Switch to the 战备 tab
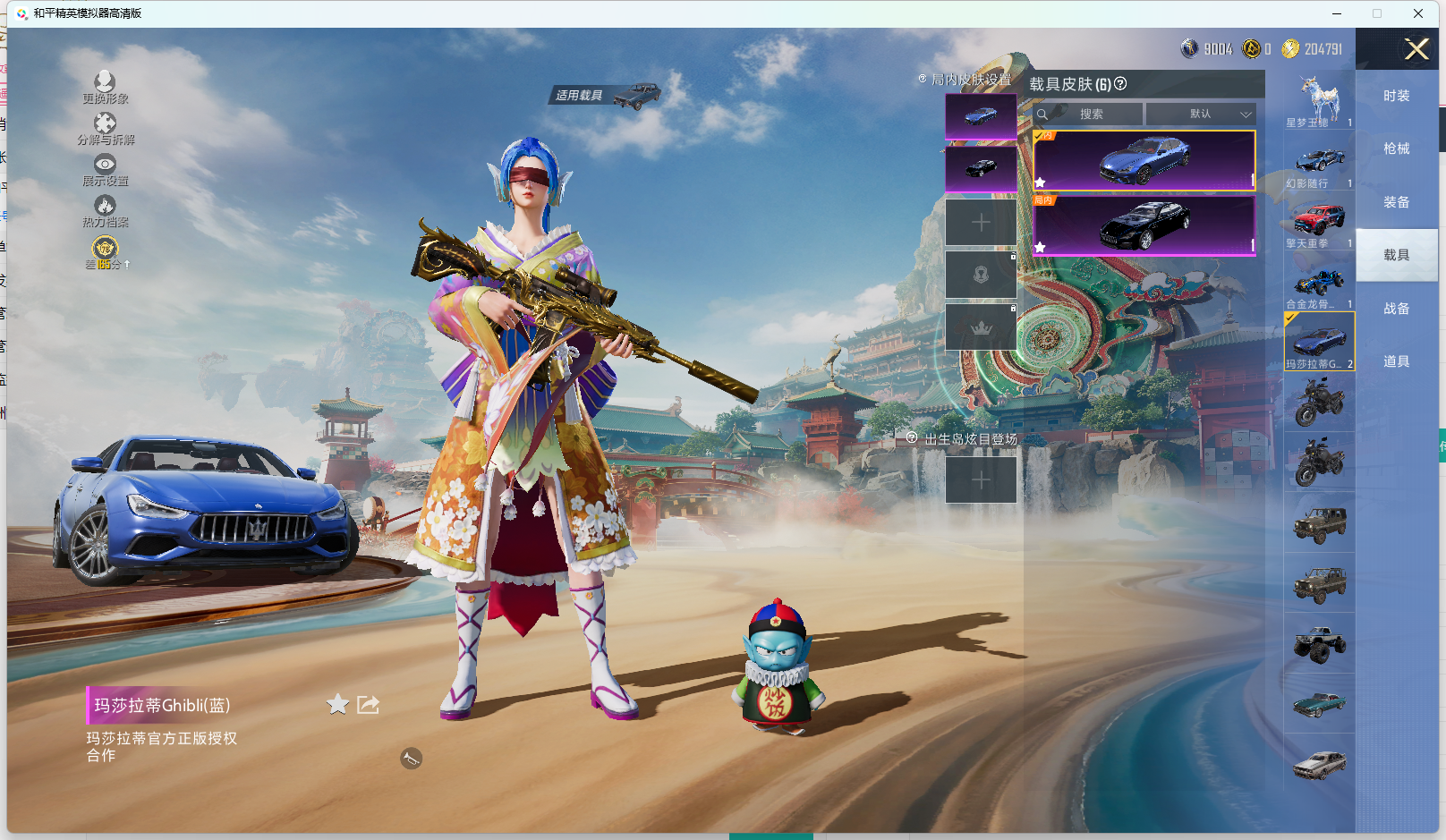The image size is (1446, 840). pyautogui.click(x=1396, y=310)
